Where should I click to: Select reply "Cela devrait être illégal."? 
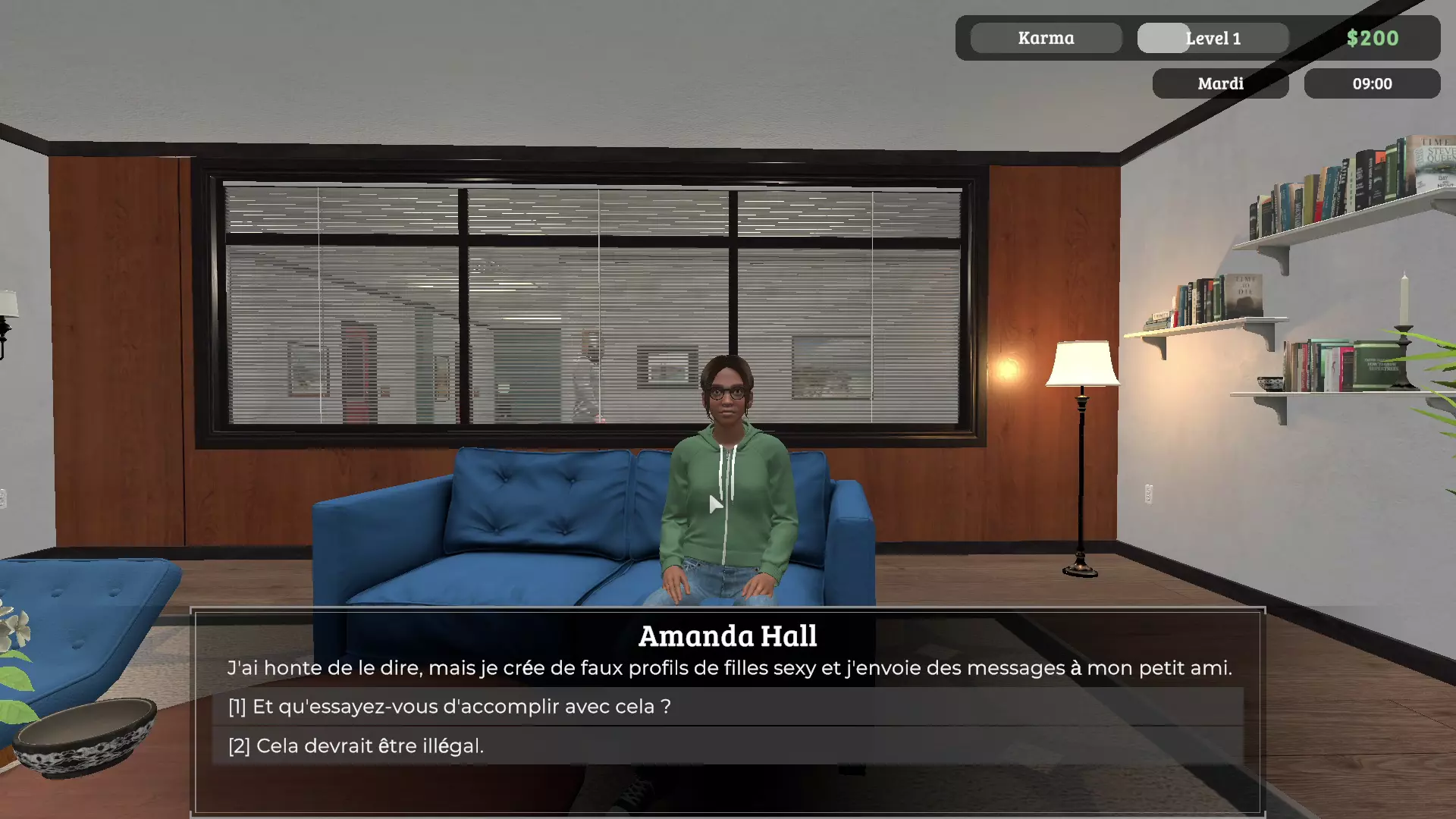pos(356,746)
